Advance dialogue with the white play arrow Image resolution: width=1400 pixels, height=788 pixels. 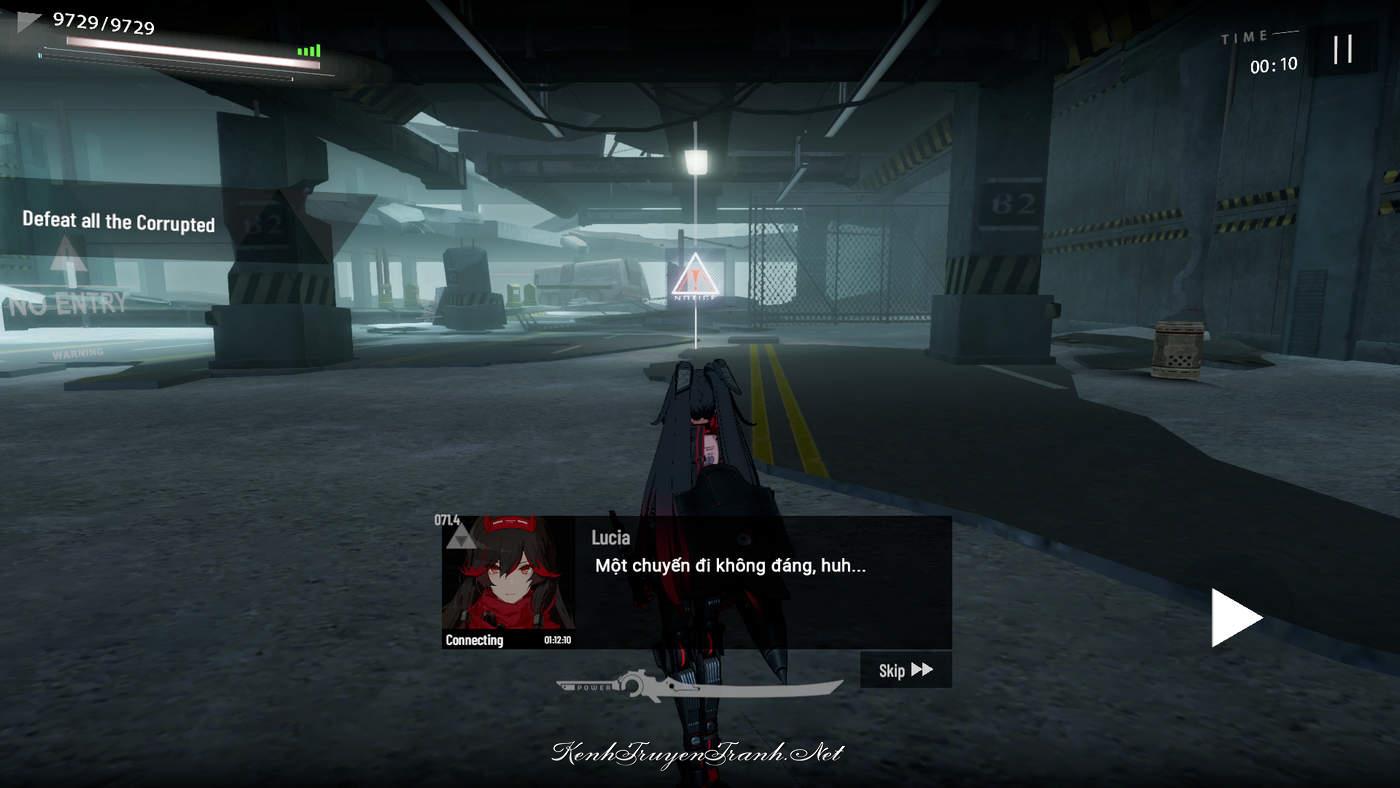[x=1235, y=618]
